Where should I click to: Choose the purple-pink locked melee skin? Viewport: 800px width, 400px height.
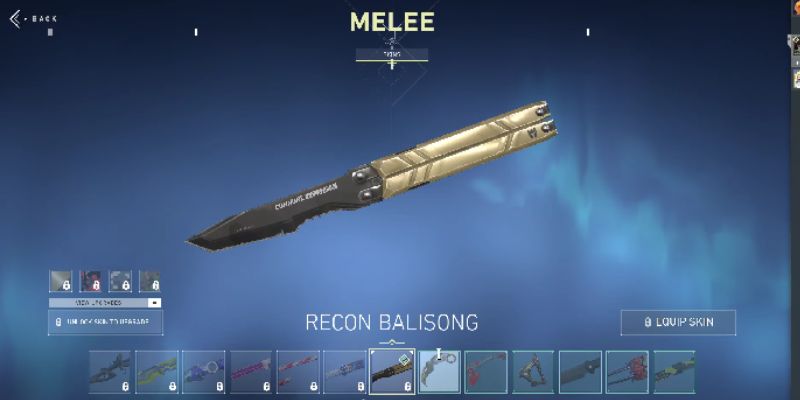tap(251, 371)
